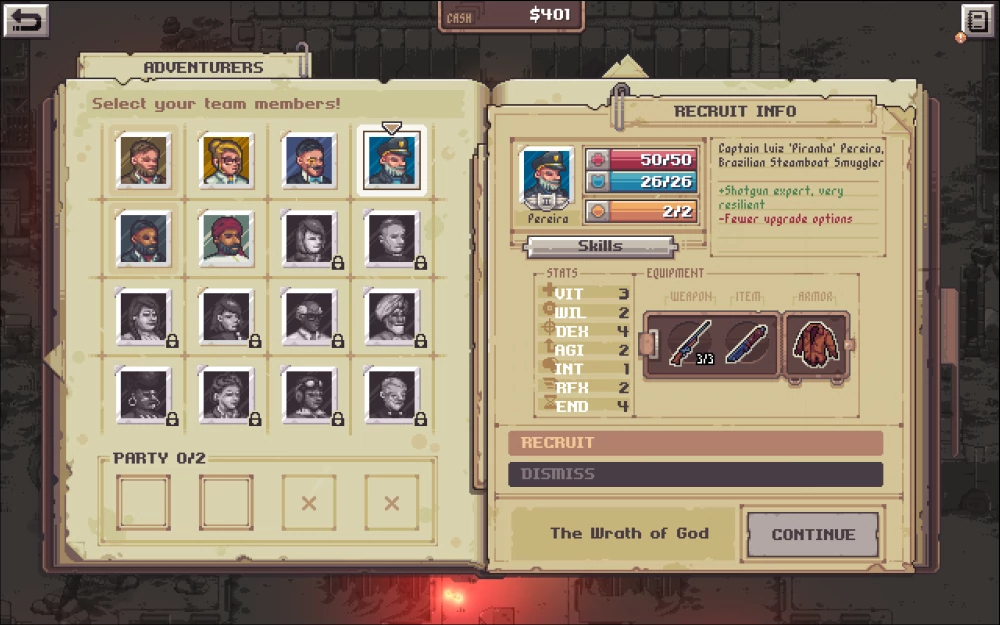Viewport: 1000px width, 625px height.
Task: Inspect the shotgun weapon slot
Action: (x=690, y=343)
